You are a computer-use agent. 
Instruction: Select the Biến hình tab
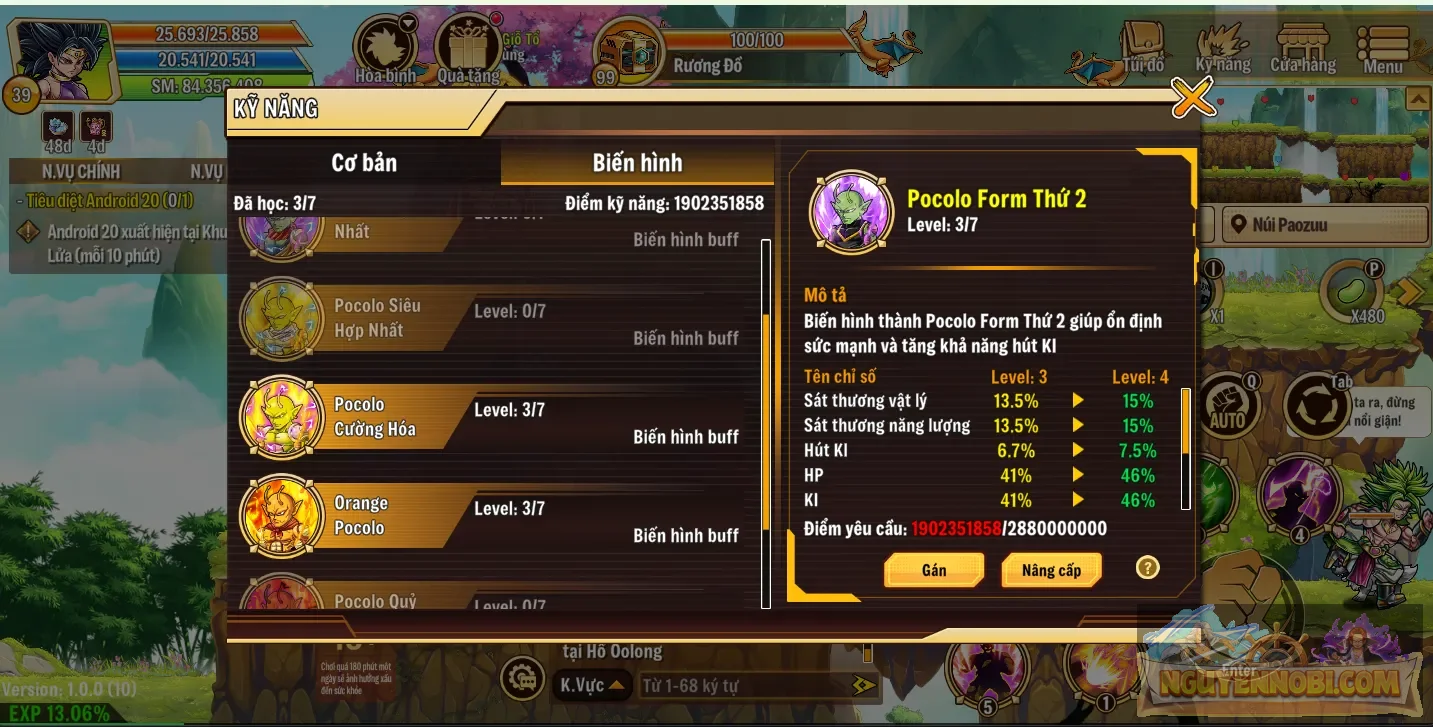[x=637, y=163]
